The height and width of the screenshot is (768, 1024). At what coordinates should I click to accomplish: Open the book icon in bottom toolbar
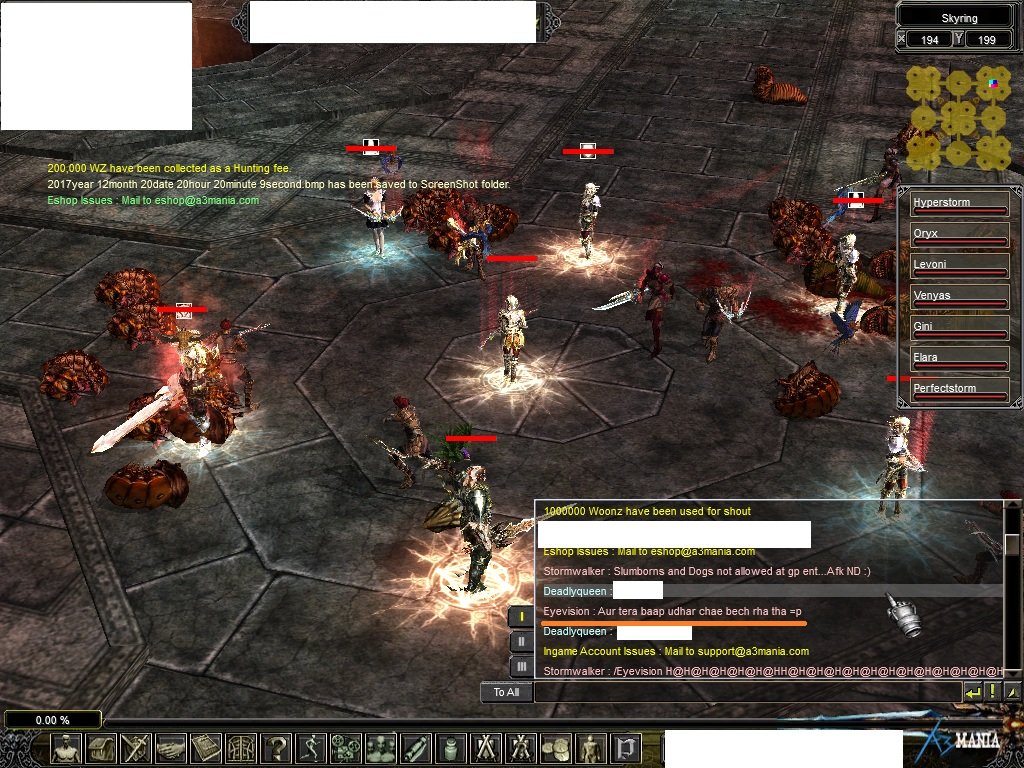click(206, 748)
